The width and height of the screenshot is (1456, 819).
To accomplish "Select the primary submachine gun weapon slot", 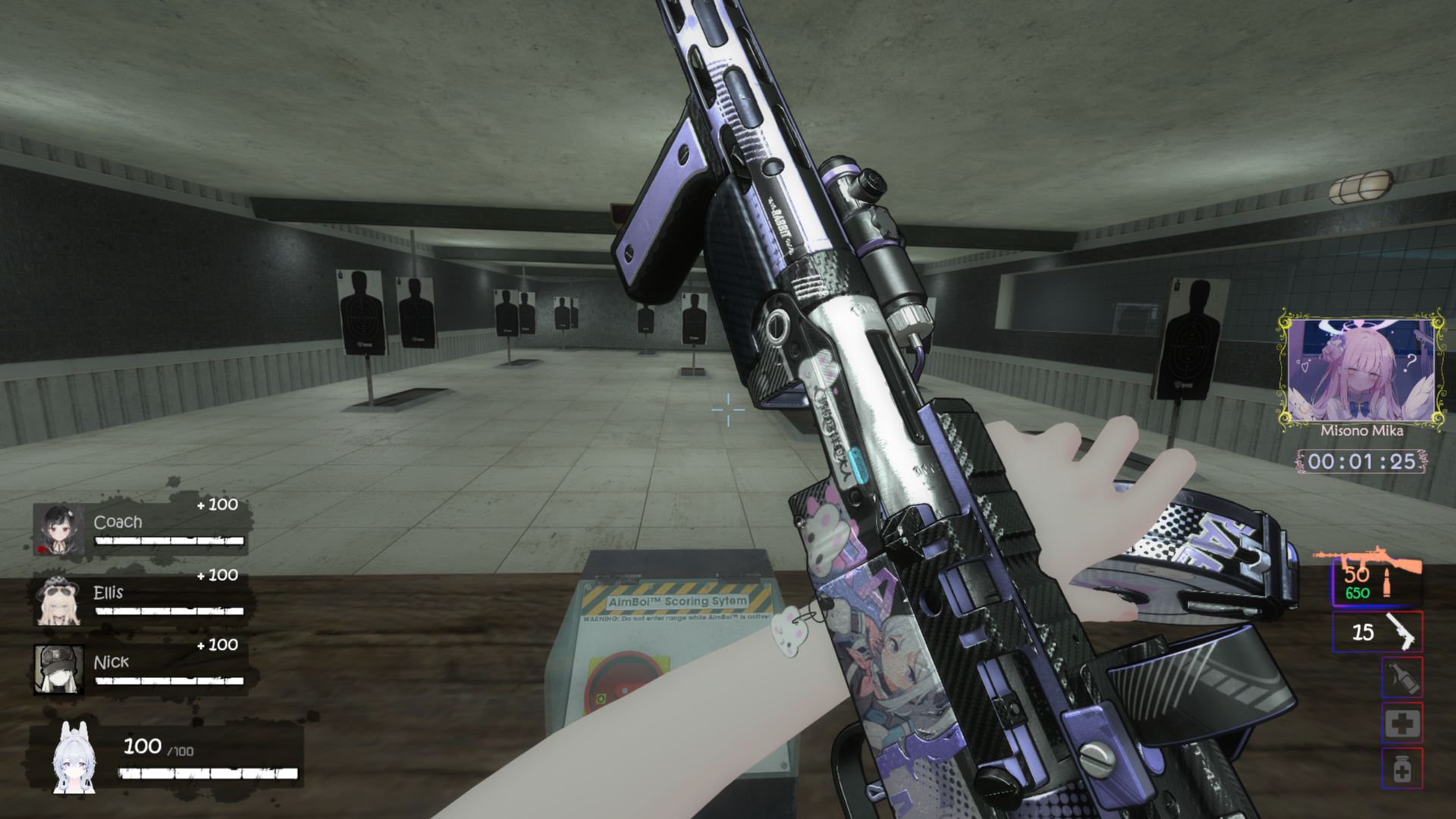I will (1376, 581).
